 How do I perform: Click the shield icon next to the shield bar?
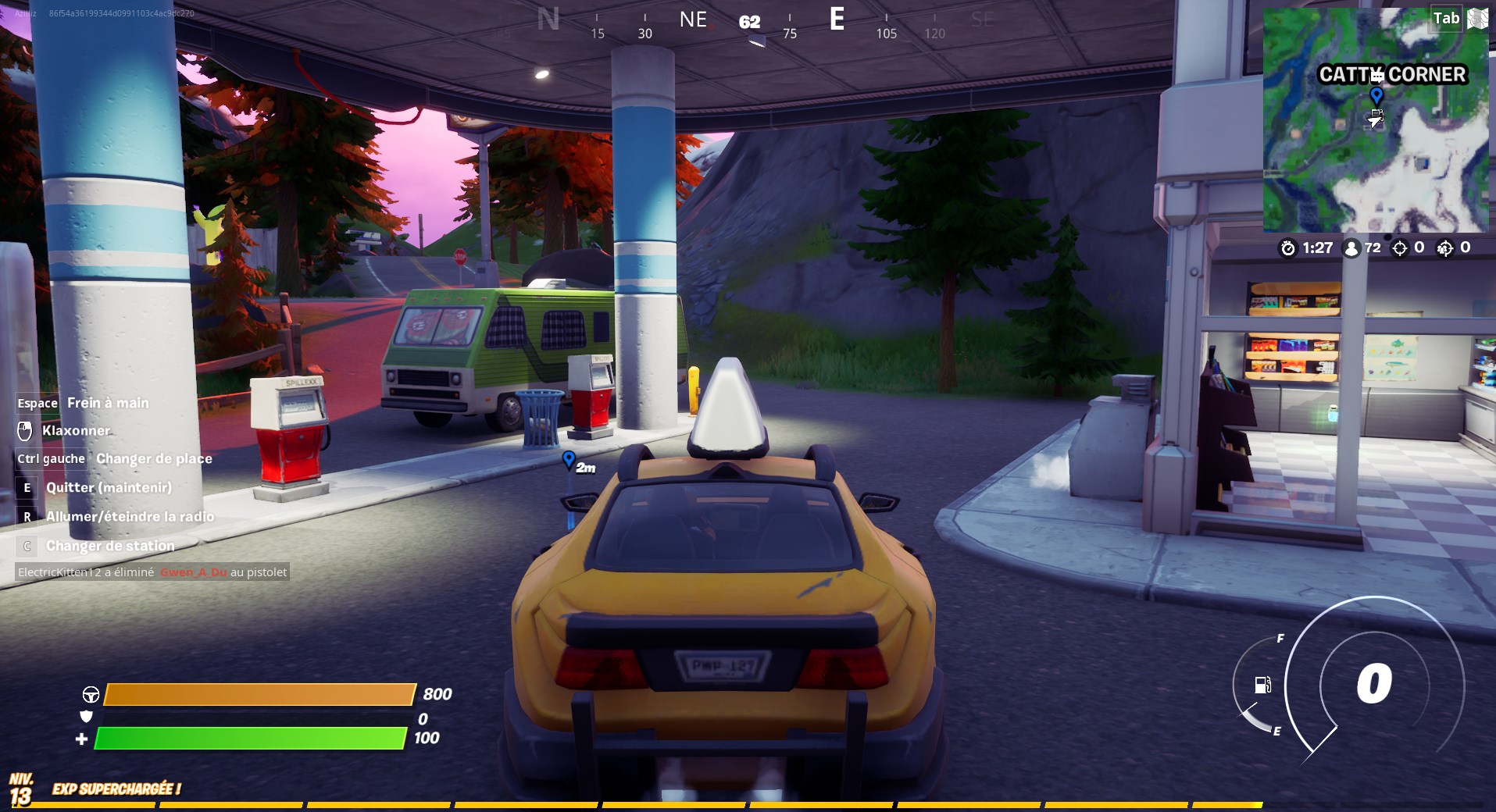87,718
